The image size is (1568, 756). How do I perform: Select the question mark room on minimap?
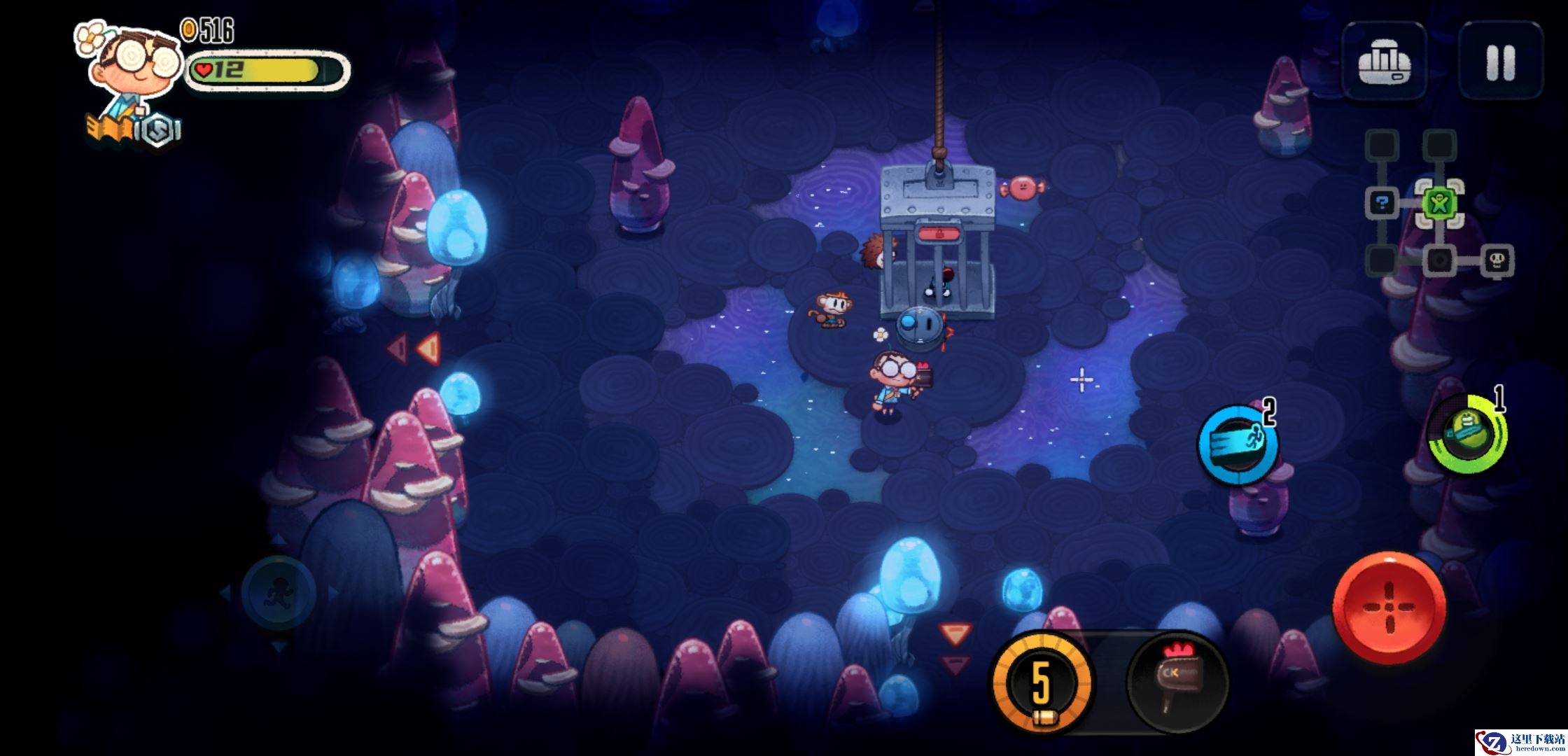pos(1382,204)
